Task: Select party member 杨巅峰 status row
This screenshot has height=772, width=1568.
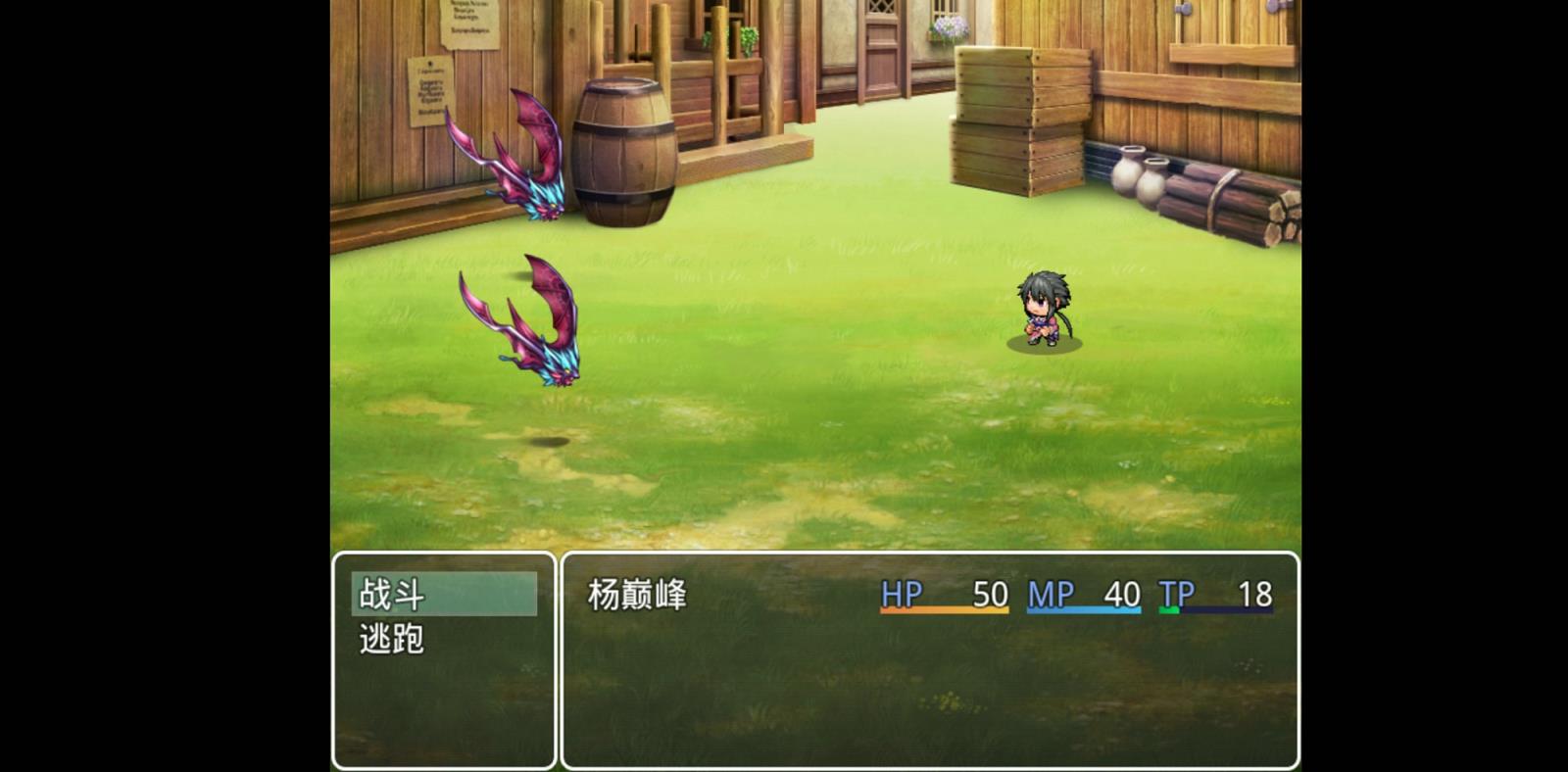Action: 929,595
